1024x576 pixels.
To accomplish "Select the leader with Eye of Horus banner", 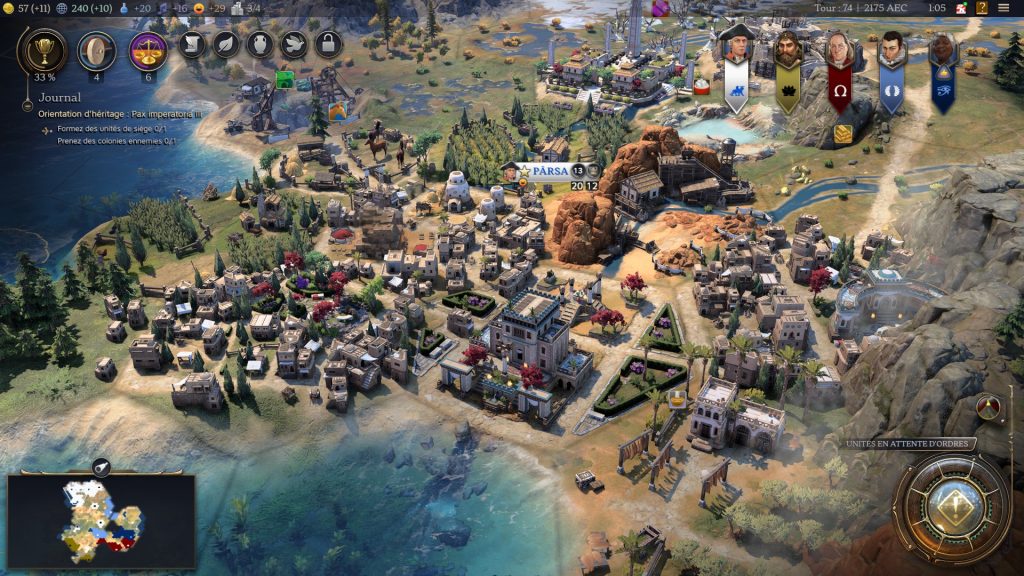I will point(943,62).
